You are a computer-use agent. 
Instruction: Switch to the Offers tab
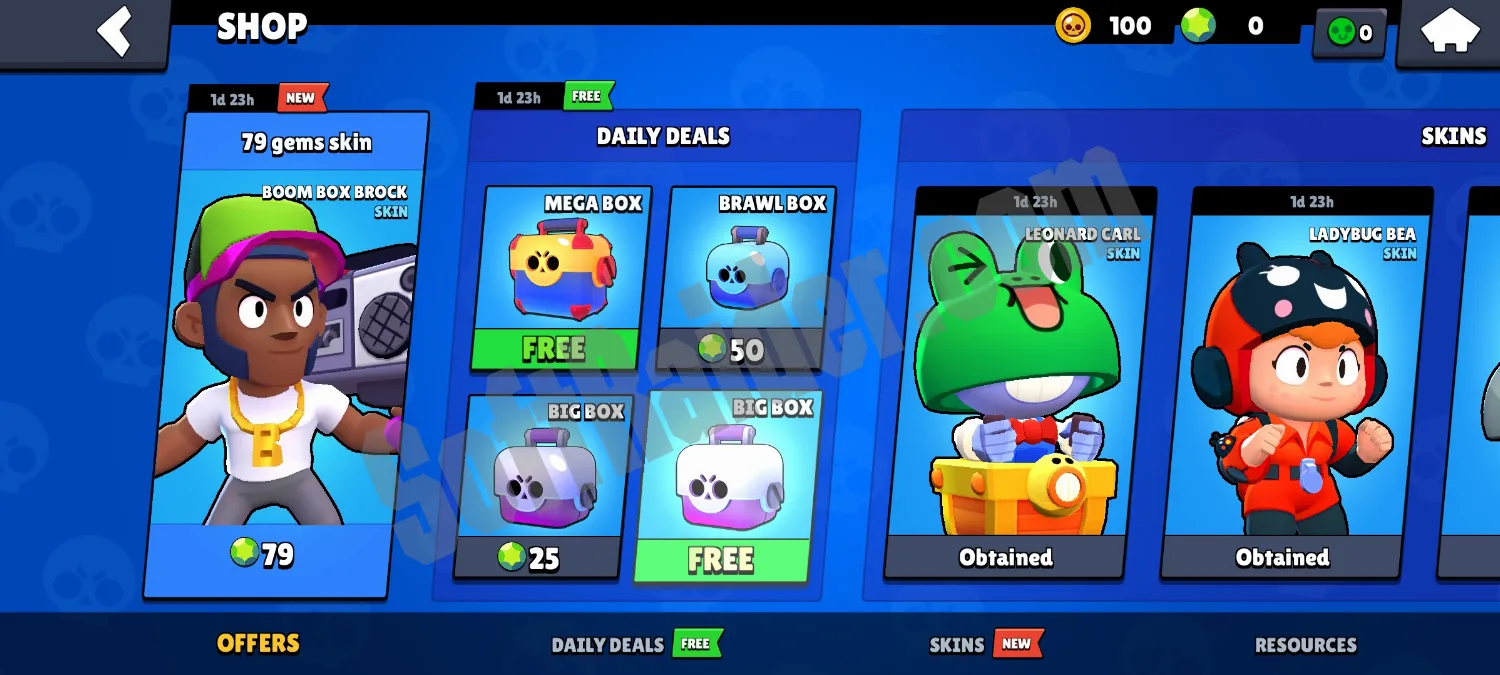coord(258,644)
